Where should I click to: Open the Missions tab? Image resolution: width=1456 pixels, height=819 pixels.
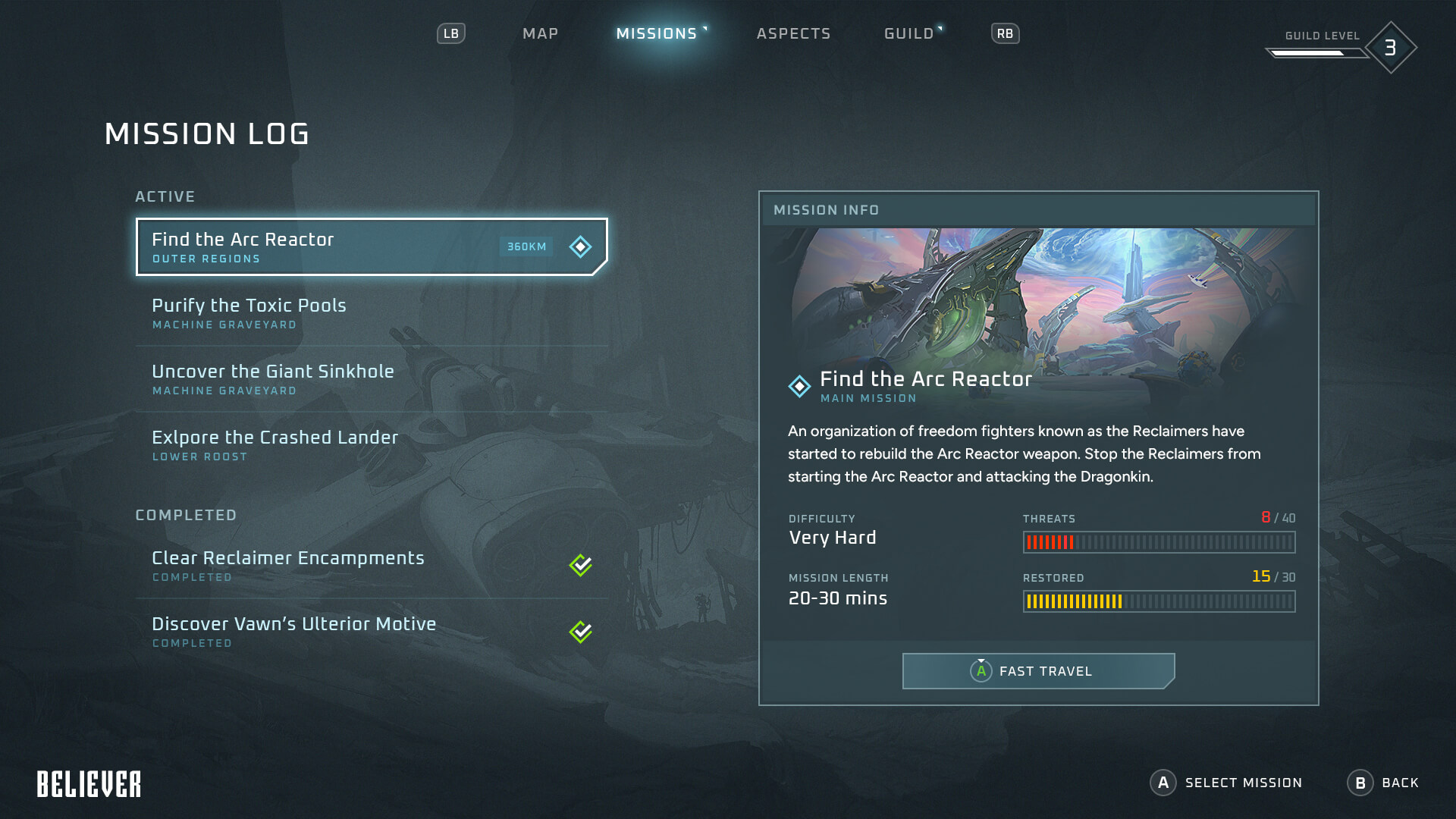657,33
